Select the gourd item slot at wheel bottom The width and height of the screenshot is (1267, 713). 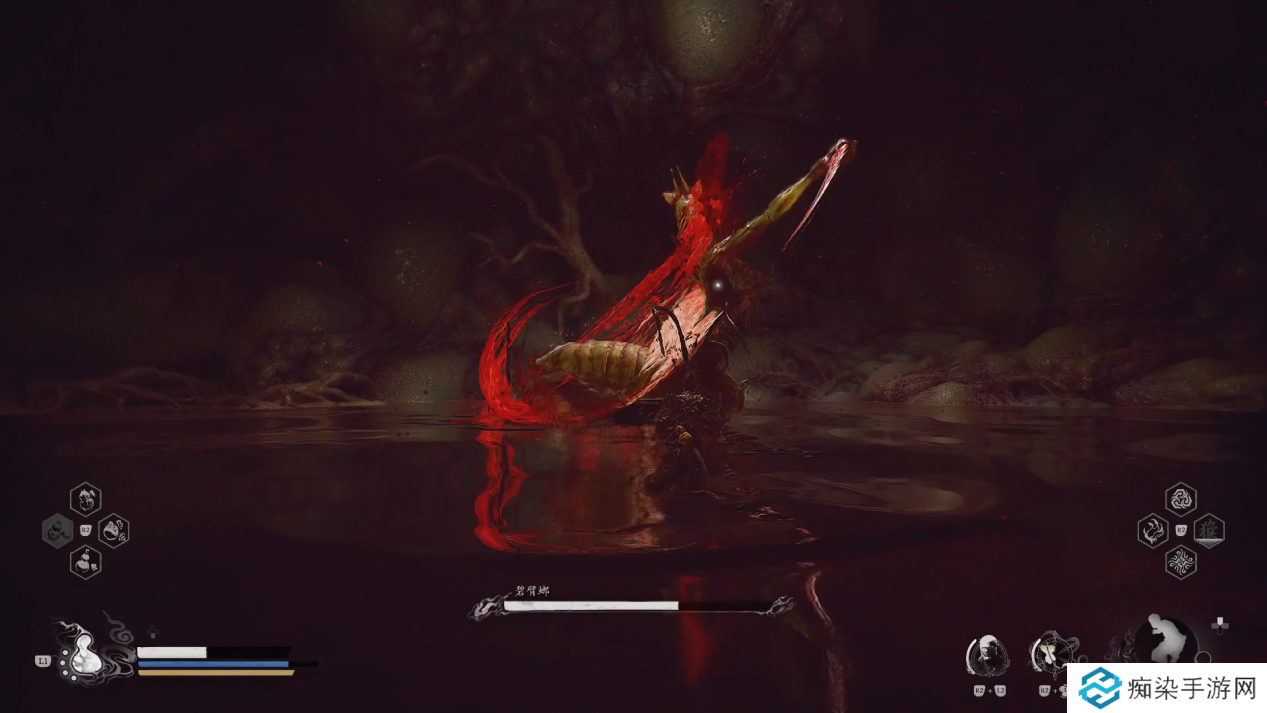(x=85, y=561)
